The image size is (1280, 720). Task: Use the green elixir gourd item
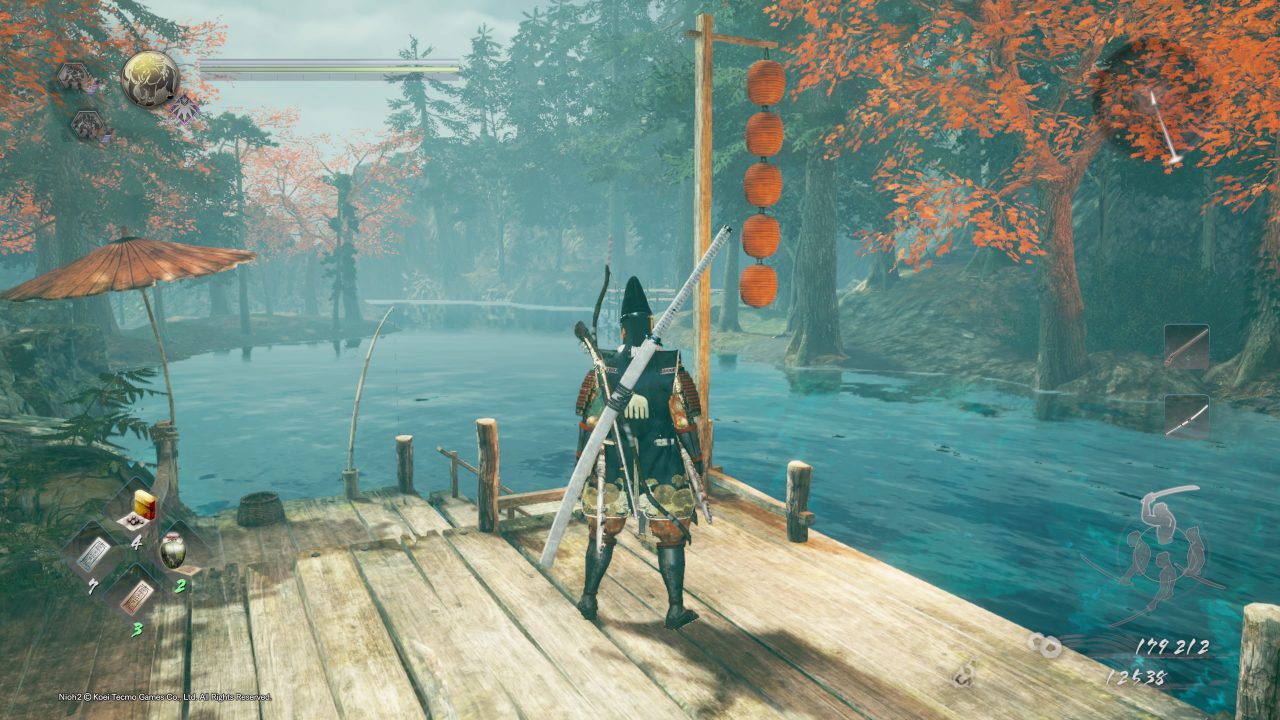tap(173, 551)
